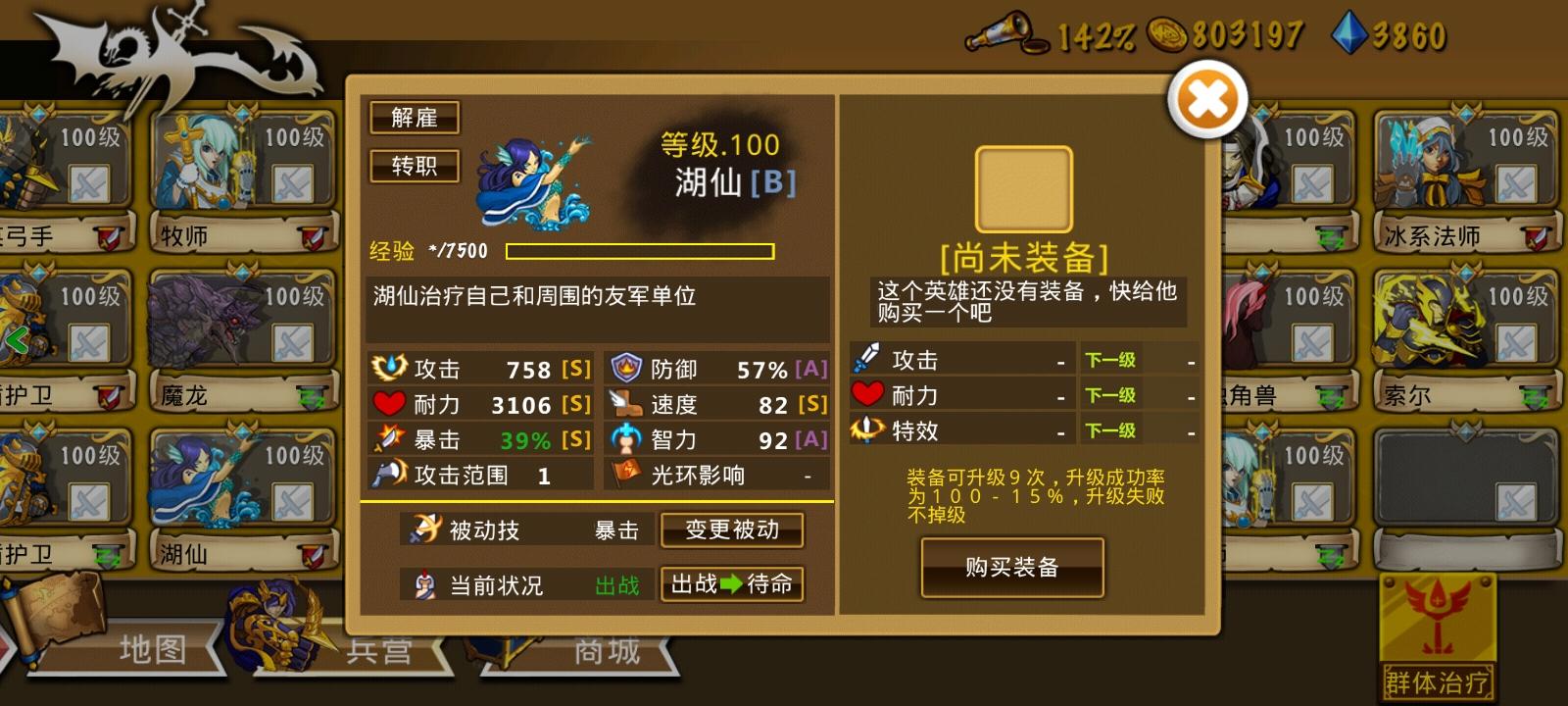
Task: Click 变更被动 to change passive skill
Action: 732,530
